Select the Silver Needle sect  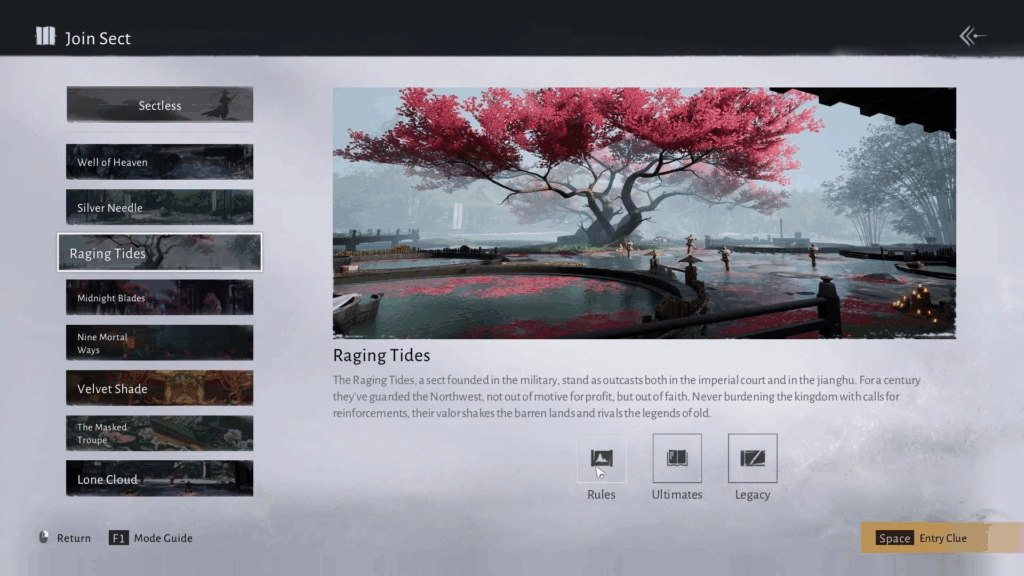(x=160, y=207)
